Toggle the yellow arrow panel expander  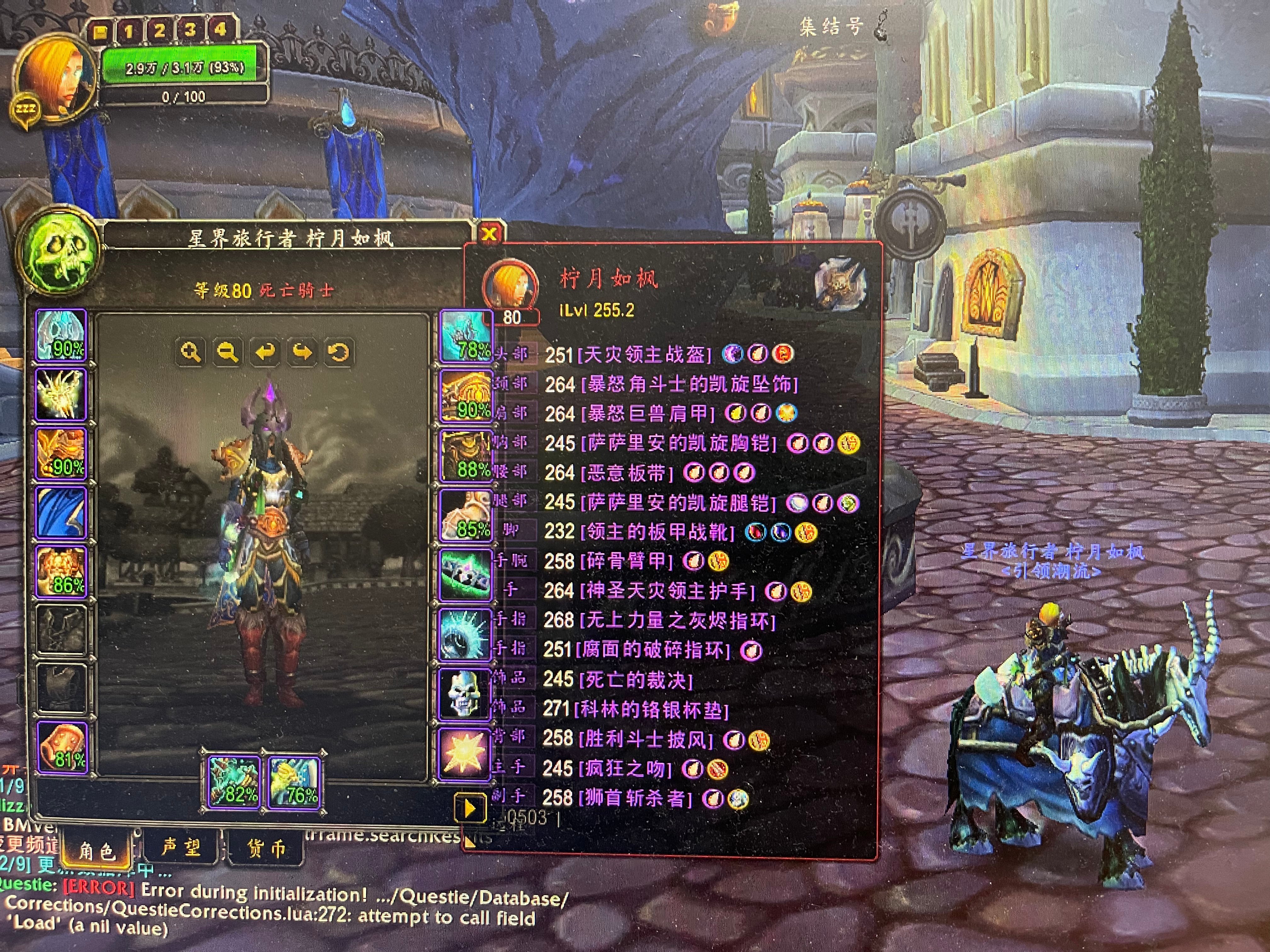pos(469,808)
